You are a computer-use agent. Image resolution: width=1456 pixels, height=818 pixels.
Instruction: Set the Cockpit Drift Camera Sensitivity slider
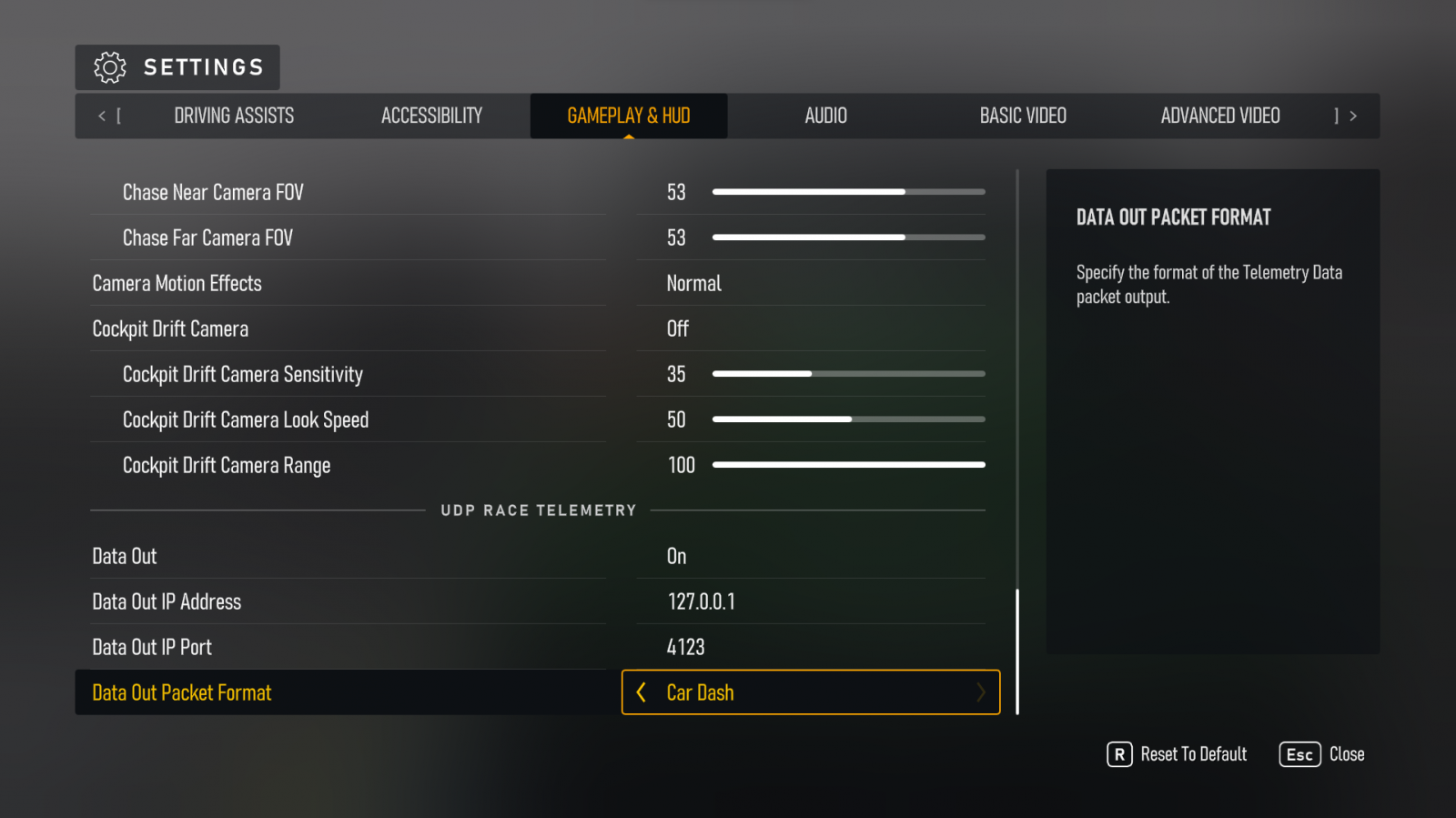[x=848, y=374]
